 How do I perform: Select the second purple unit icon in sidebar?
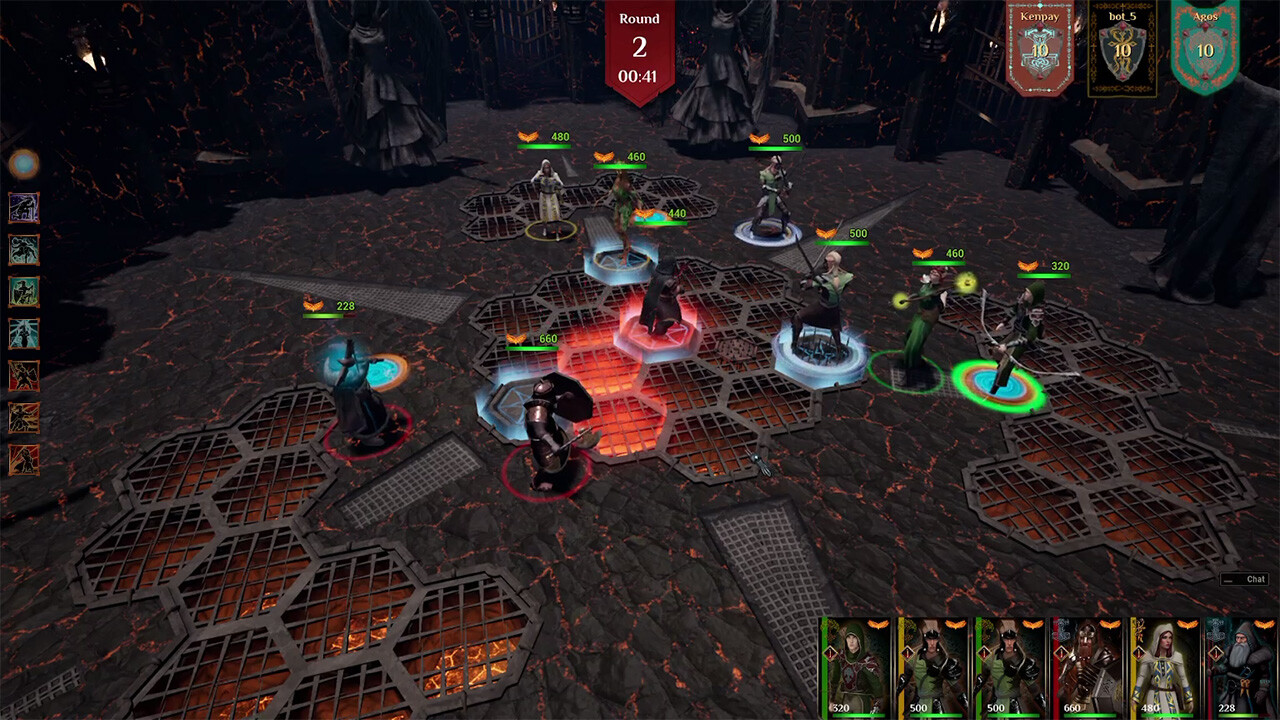(x=24, y=247)
